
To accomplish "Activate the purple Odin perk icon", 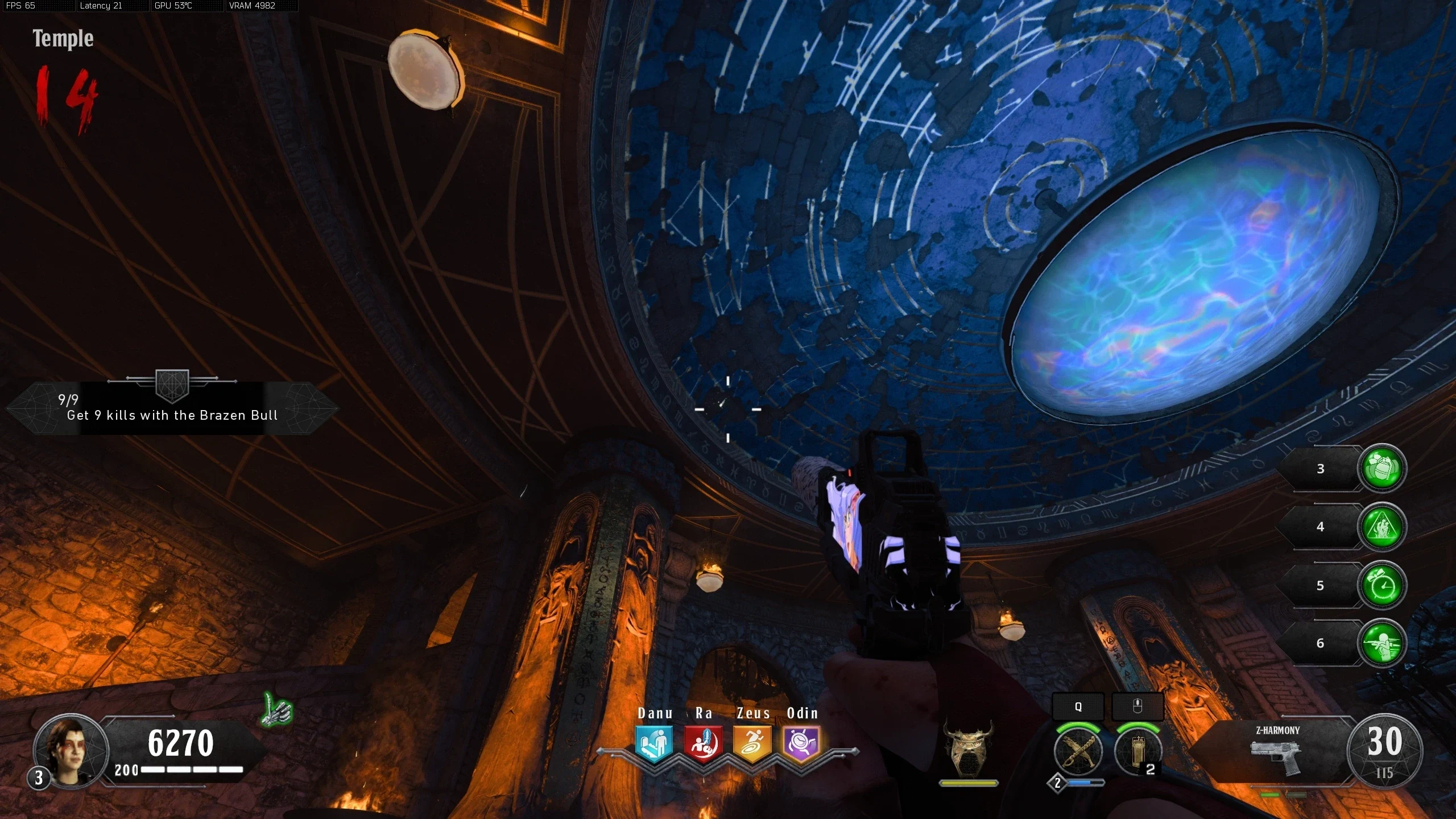I will 801,743.
